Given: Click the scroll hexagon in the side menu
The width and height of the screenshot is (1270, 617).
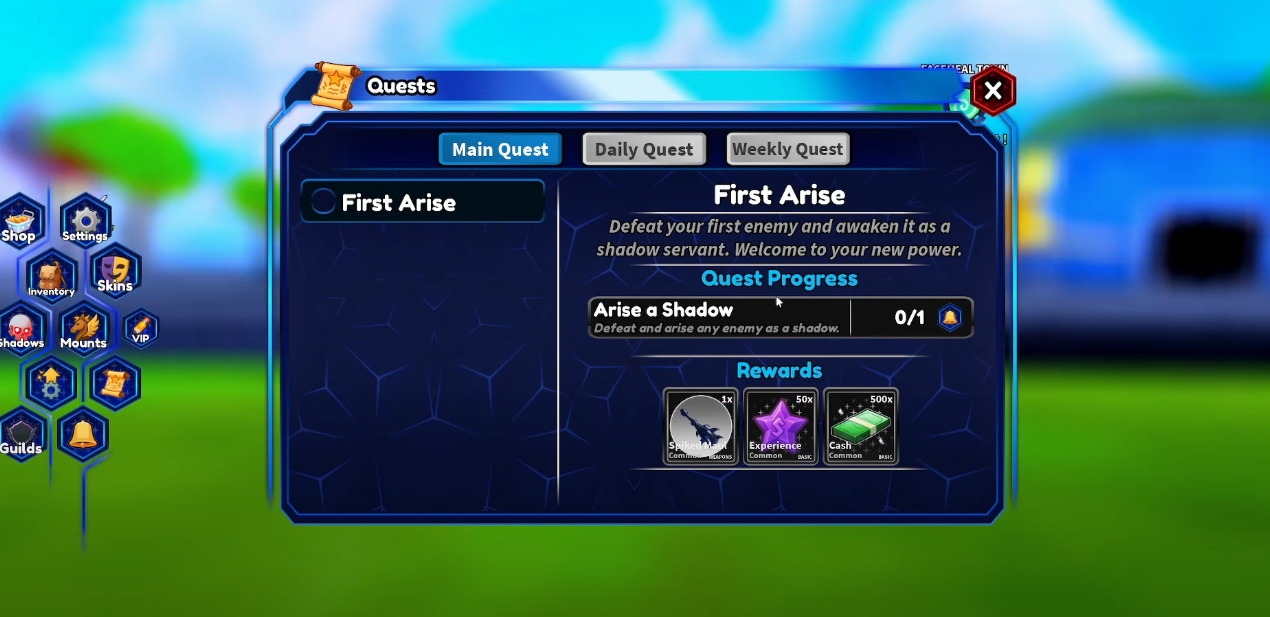Looking at the screenshot, I should [x=114, y=382].
